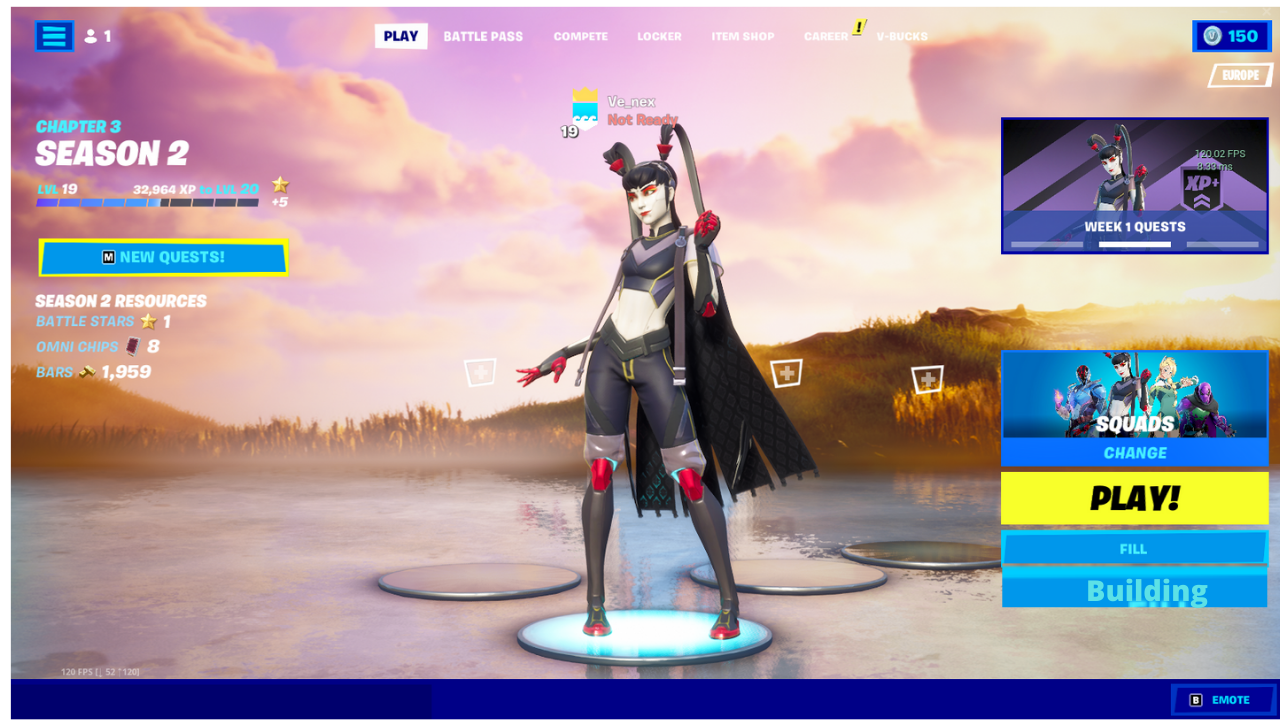Viewport: 1280px width, 720px height.
Task: Expand the Week 1 Quests card
Action: pyautogui.click(x=1135, y=185)
